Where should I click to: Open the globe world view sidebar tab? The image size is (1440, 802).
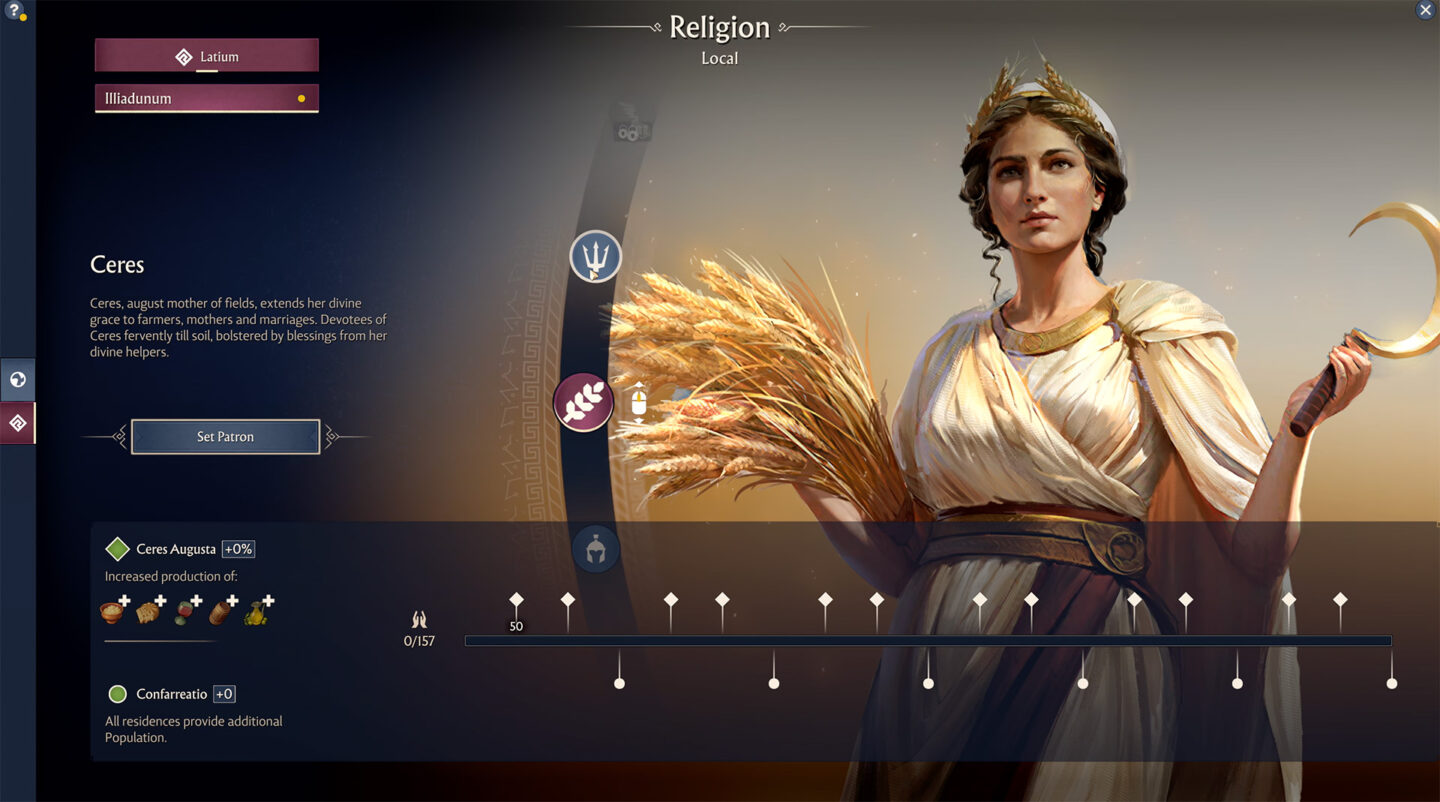(x=17, y=379)
